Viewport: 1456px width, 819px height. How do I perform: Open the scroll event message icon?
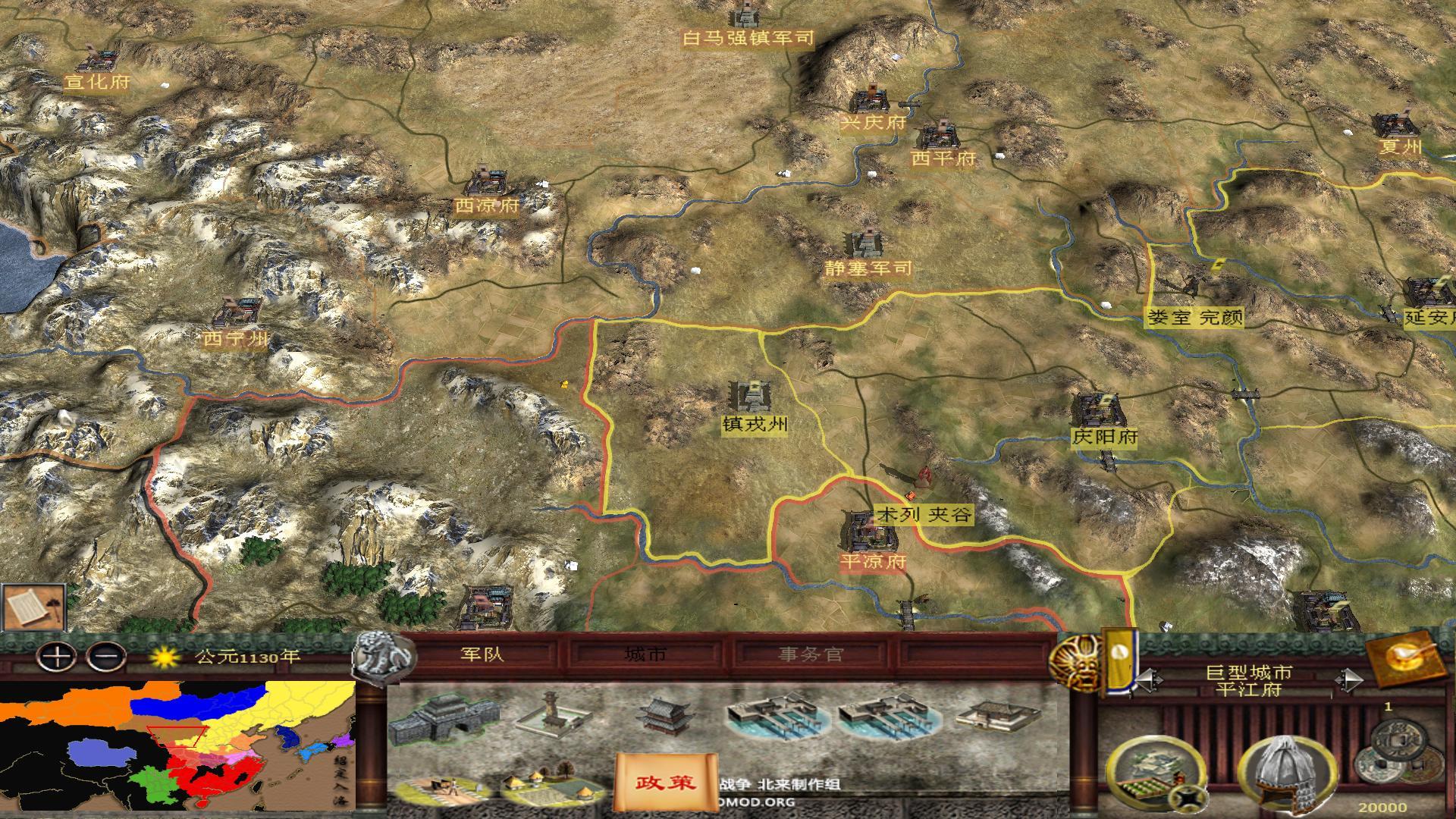33,606
